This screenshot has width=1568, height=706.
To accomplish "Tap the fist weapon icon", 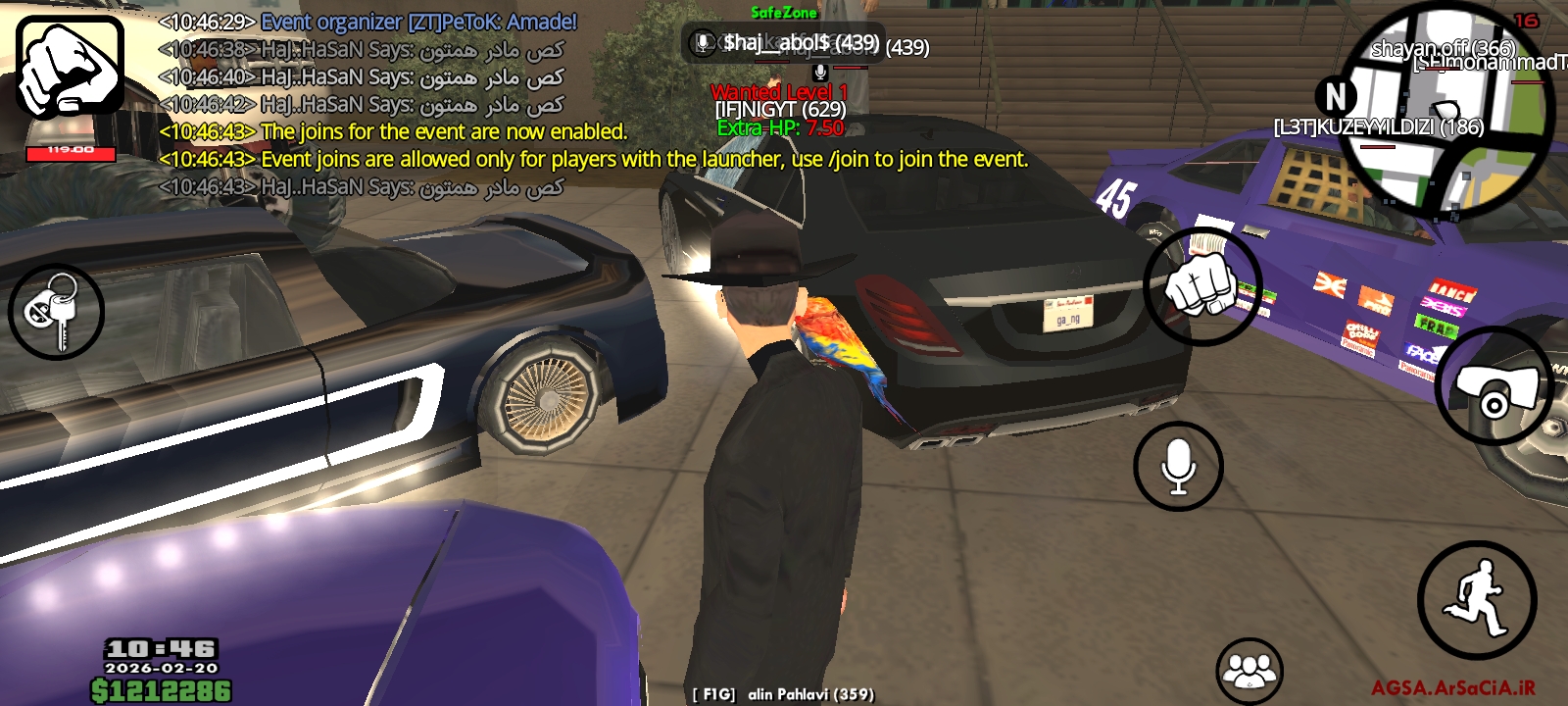I will (x=70, y=67).
